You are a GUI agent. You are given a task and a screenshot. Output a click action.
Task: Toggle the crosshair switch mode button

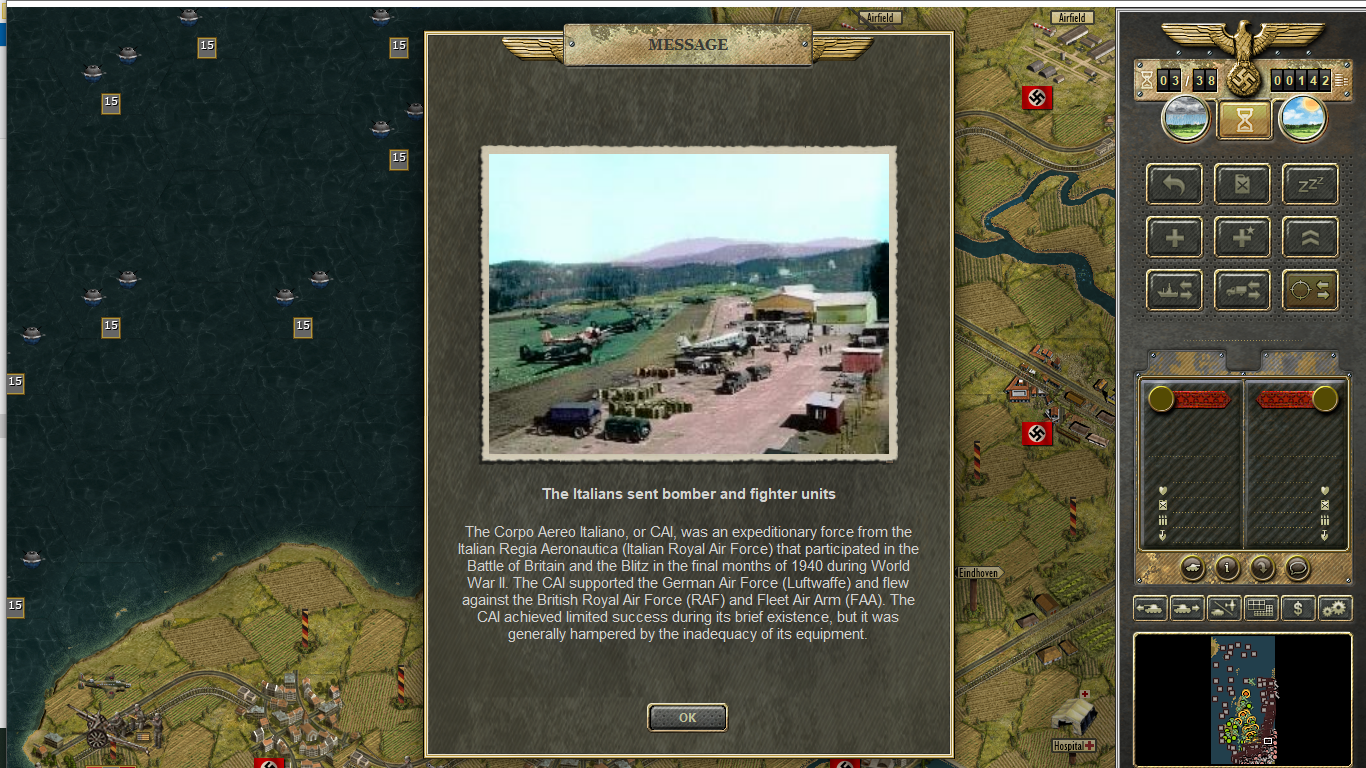tap(1310, 290)
